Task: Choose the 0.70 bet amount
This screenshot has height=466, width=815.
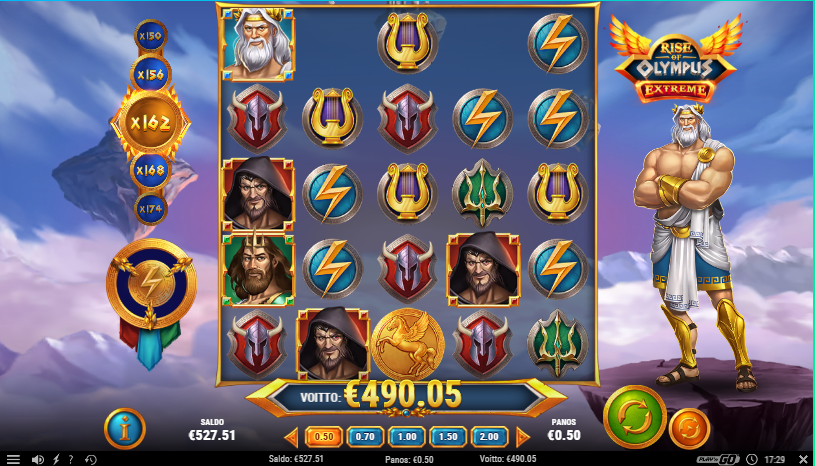Action: pyautogui.click(x=365, y=436)
